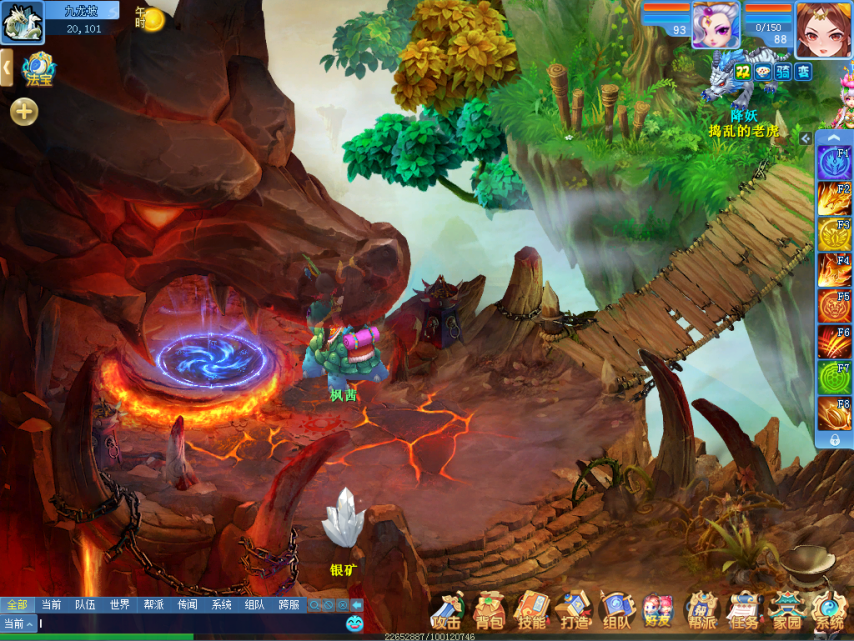
Task: Open the 任务 quest log
Action: click(x=743, y=611)
